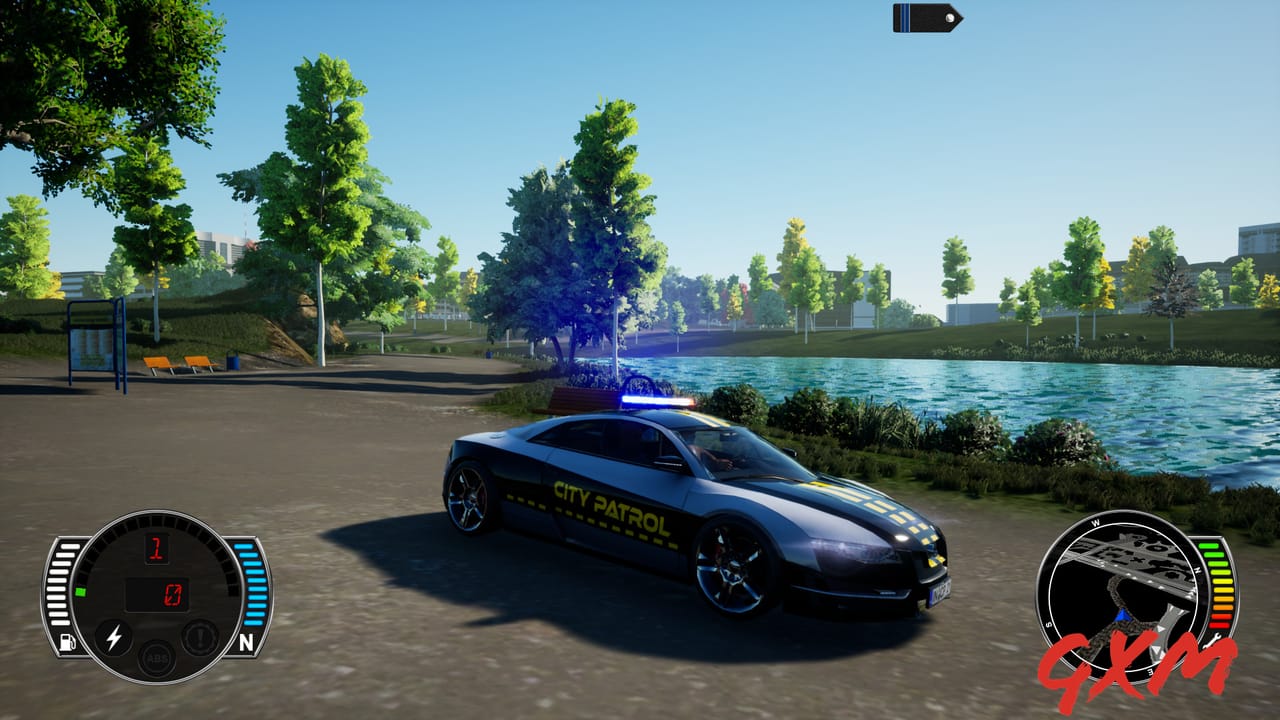Toggle the N neutral gear indicator

[247, 639]
